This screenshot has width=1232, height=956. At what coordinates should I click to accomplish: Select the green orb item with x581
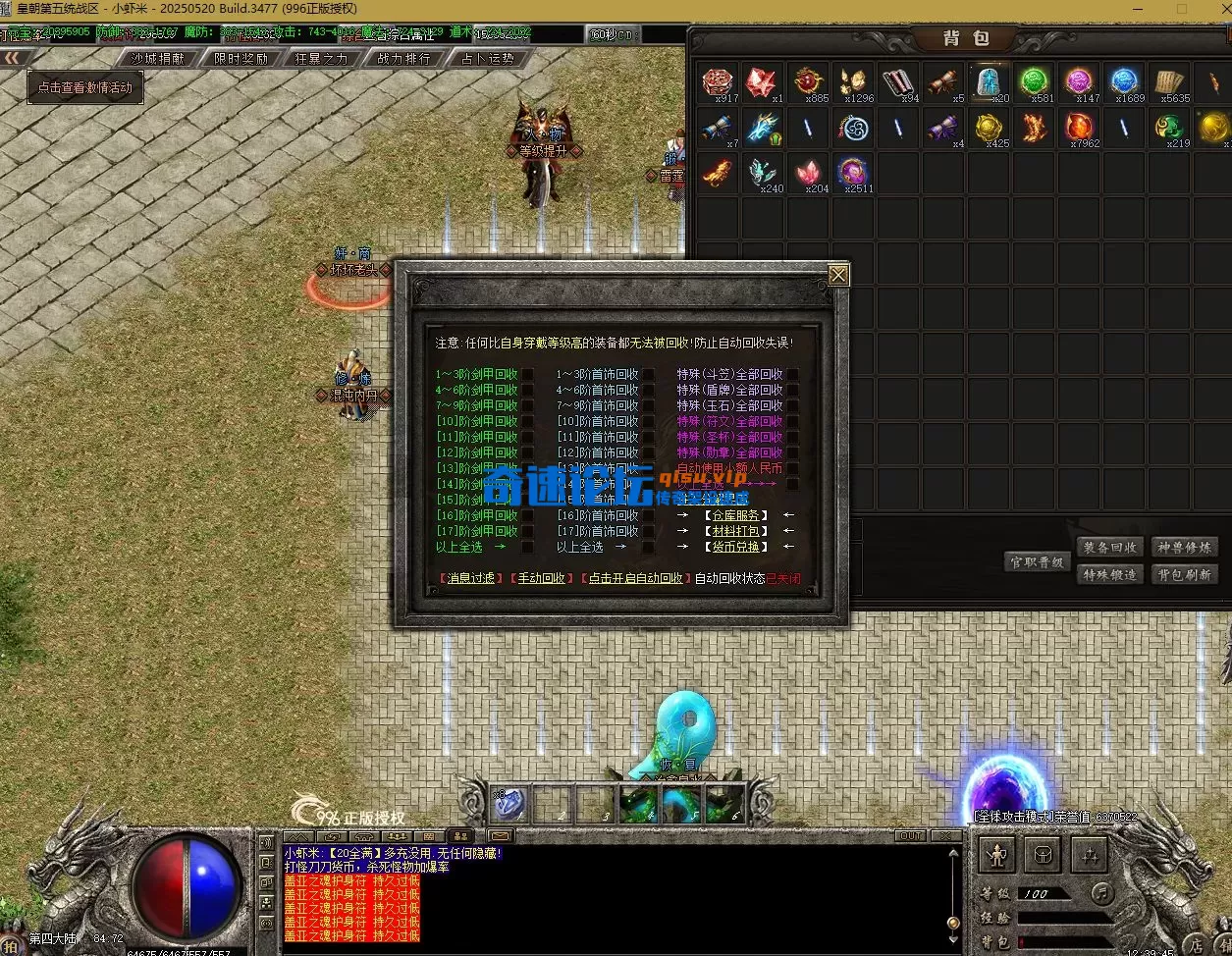(1035, 83)
